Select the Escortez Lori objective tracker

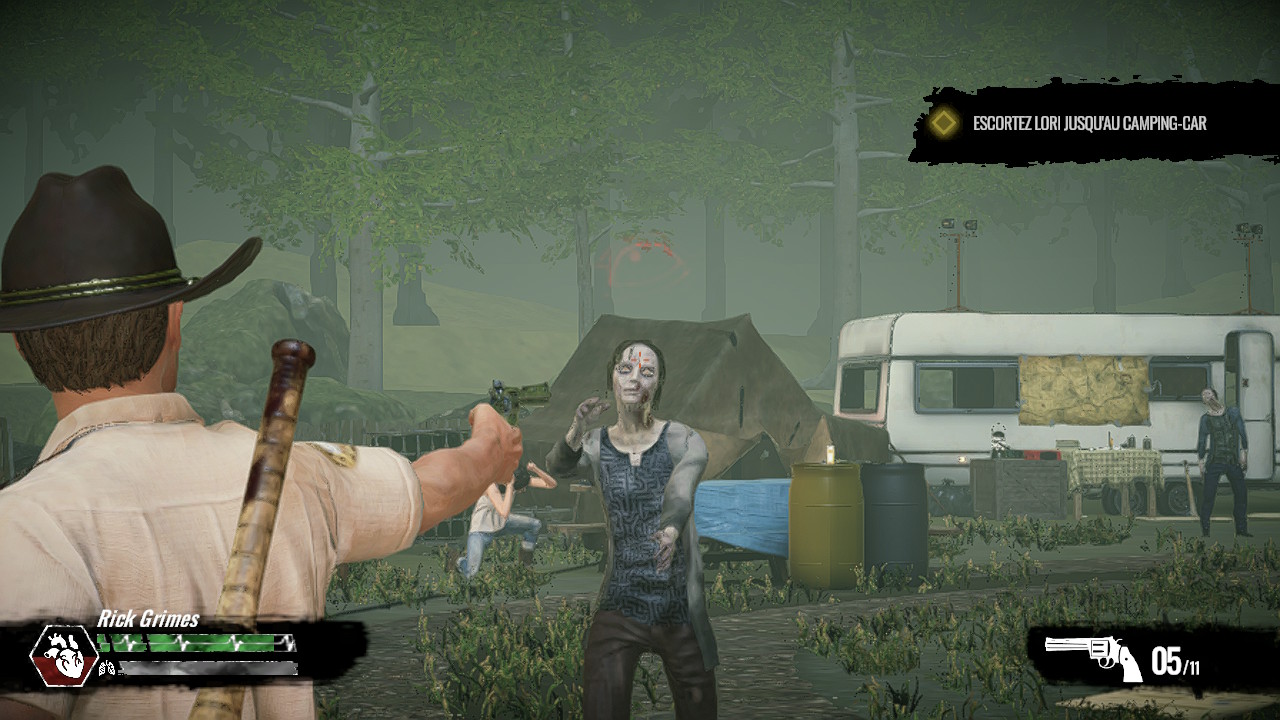1089,124
